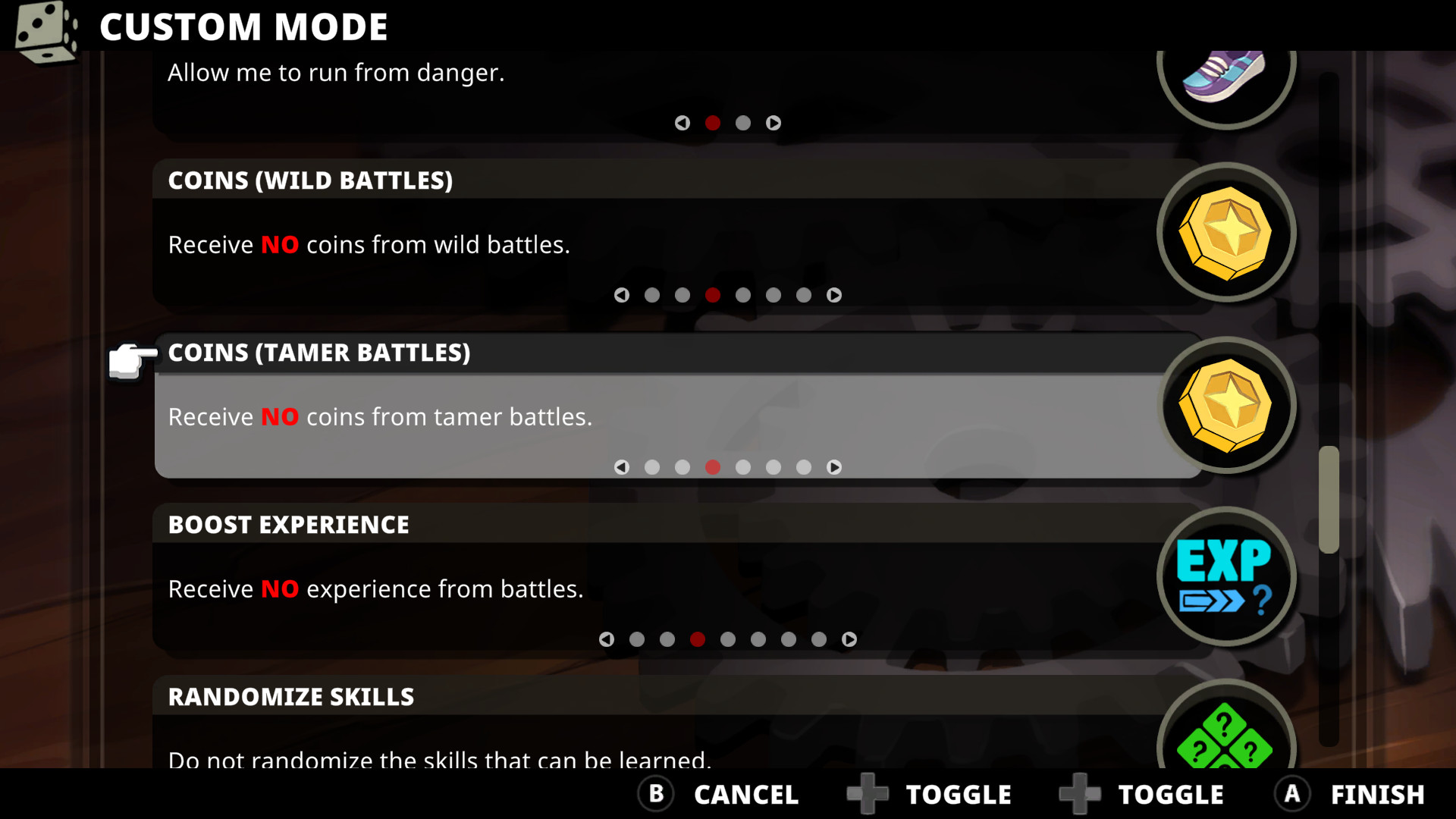Click the green Randomize Skills dice icon
Screen dimensions: 1456x819
[1225, 747]
